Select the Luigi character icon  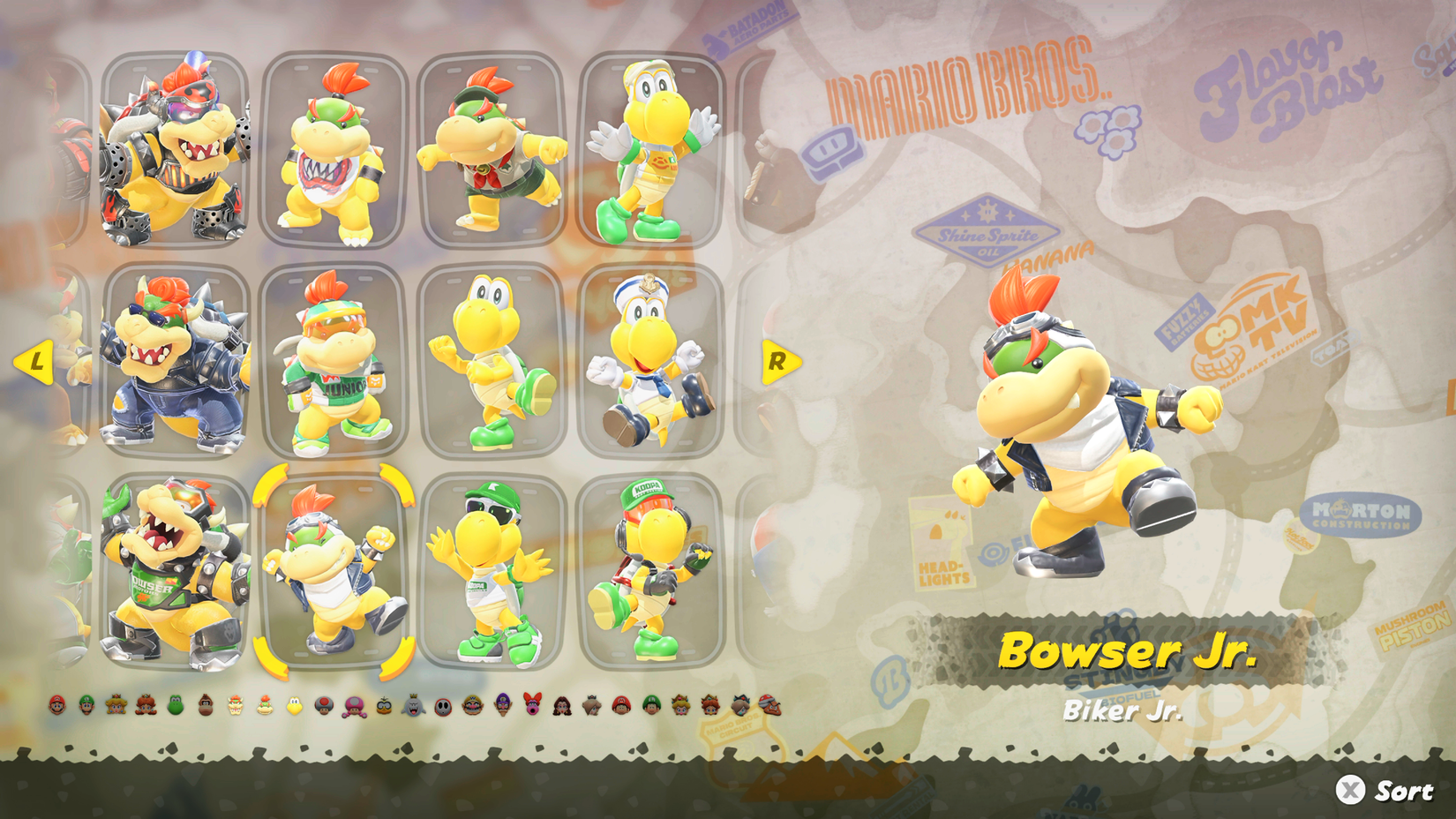(x=86, y=706)
